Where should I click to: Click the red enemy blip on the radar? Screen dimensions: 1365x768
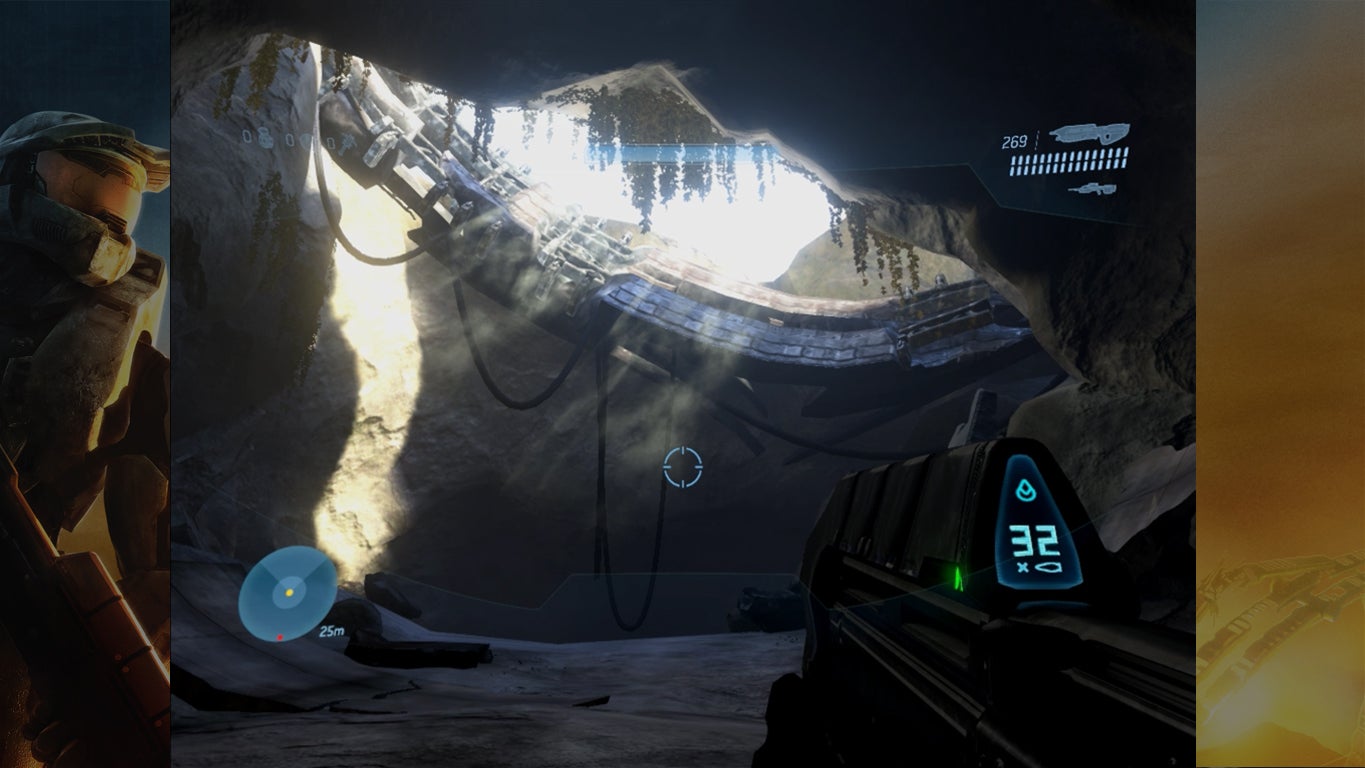click(280, 637)
